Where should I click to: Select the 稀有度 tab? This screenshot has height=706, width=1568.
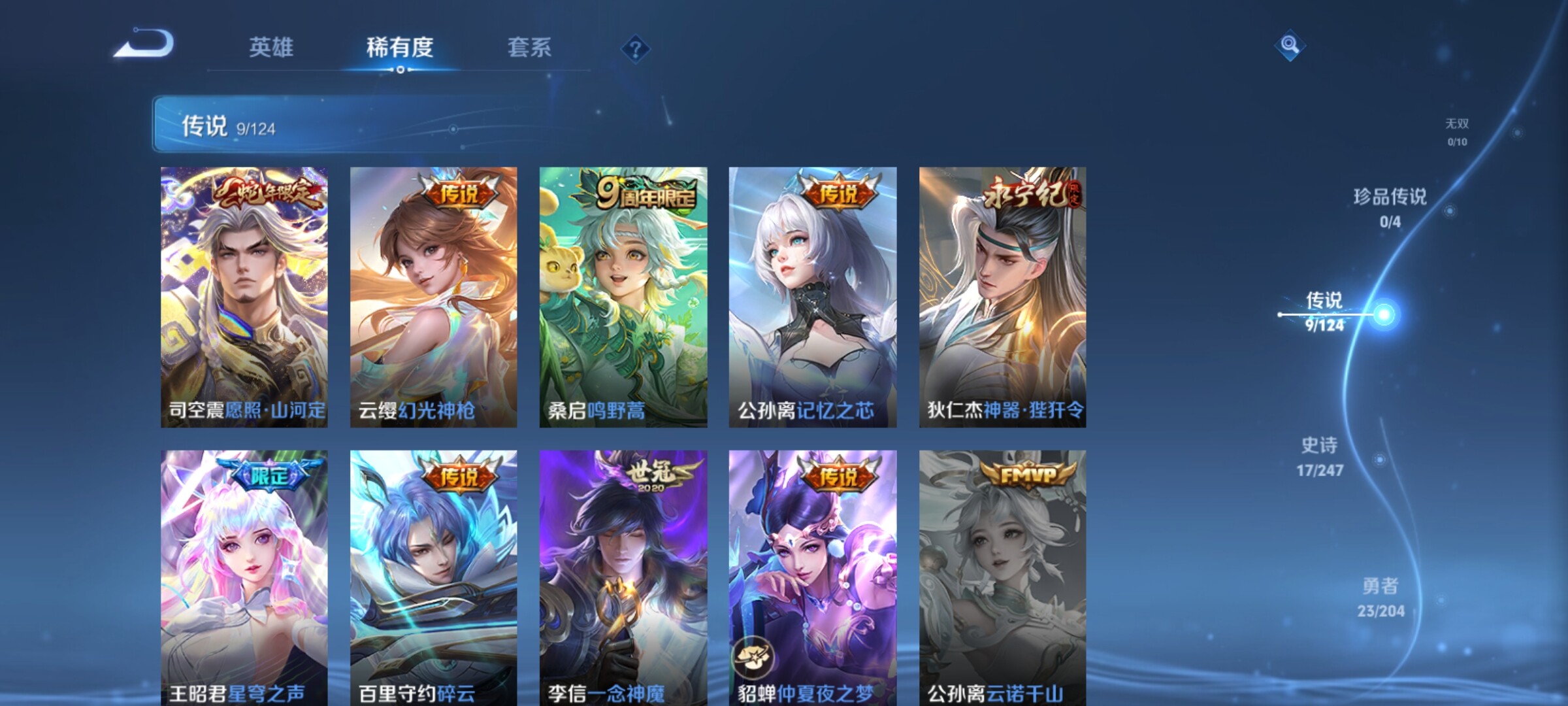click(x=400, y=48)
